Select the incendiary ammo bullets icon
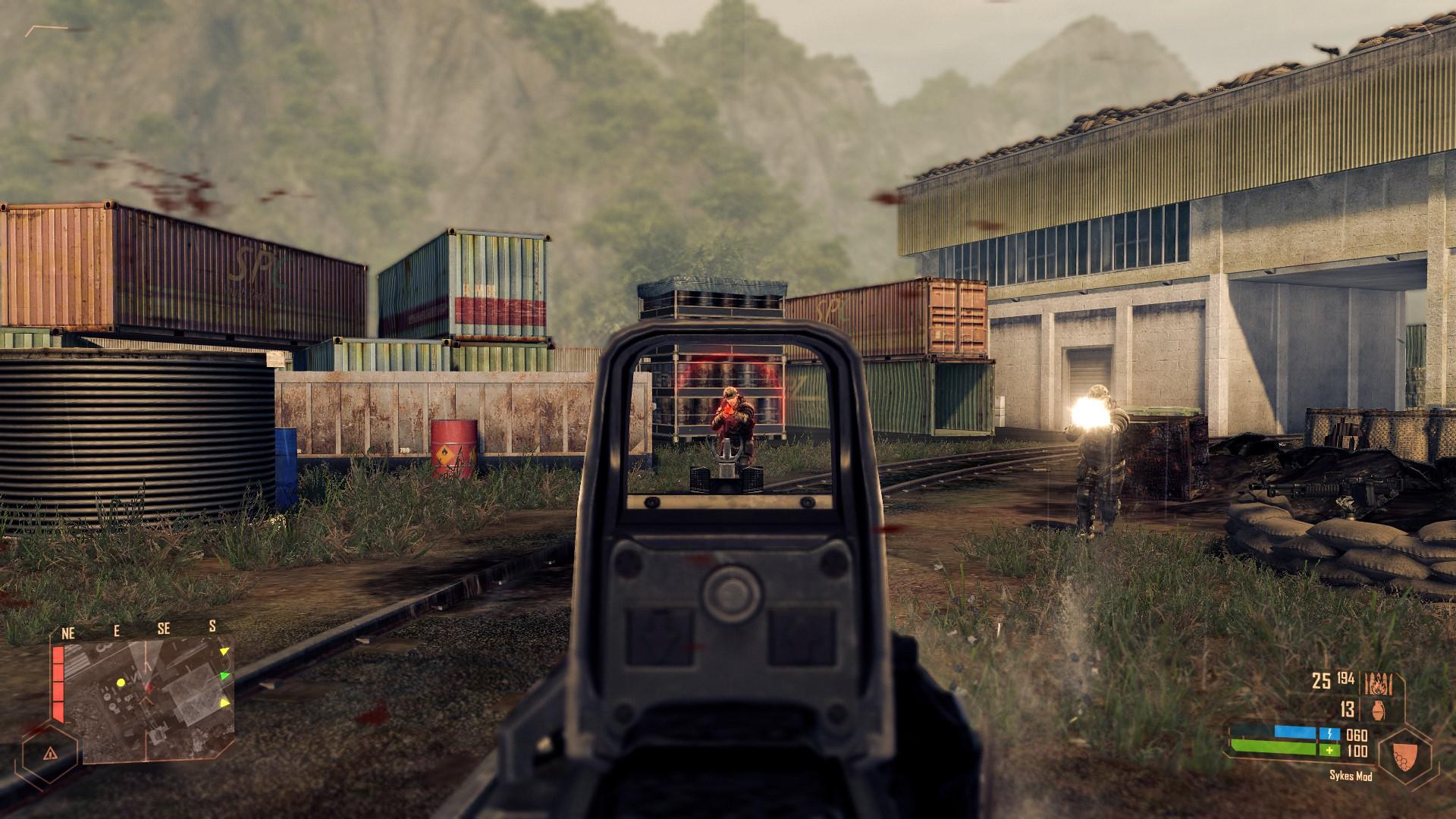 click(1378, 684)
